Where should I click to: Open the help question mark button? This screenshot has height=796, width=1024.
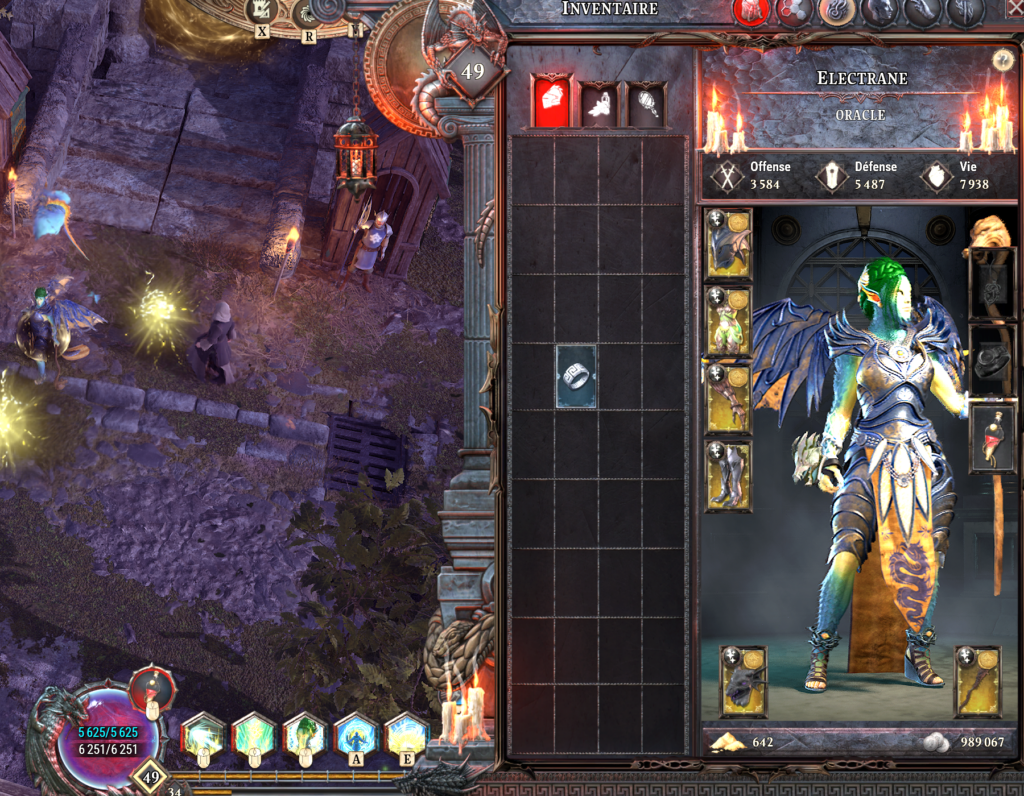pyautogui.click(x=1003, y=60)
